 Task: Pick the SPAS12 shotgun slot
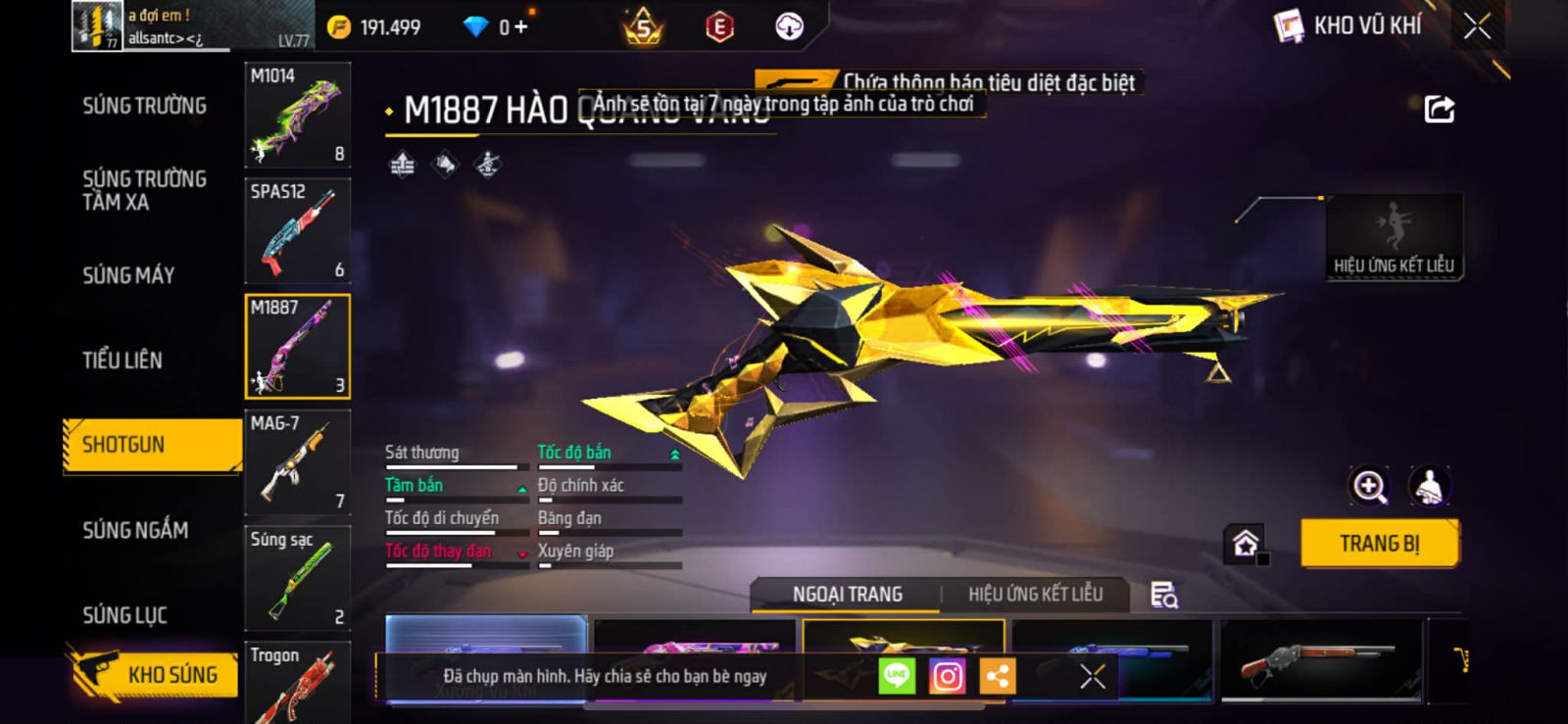[x=297, y=230]
